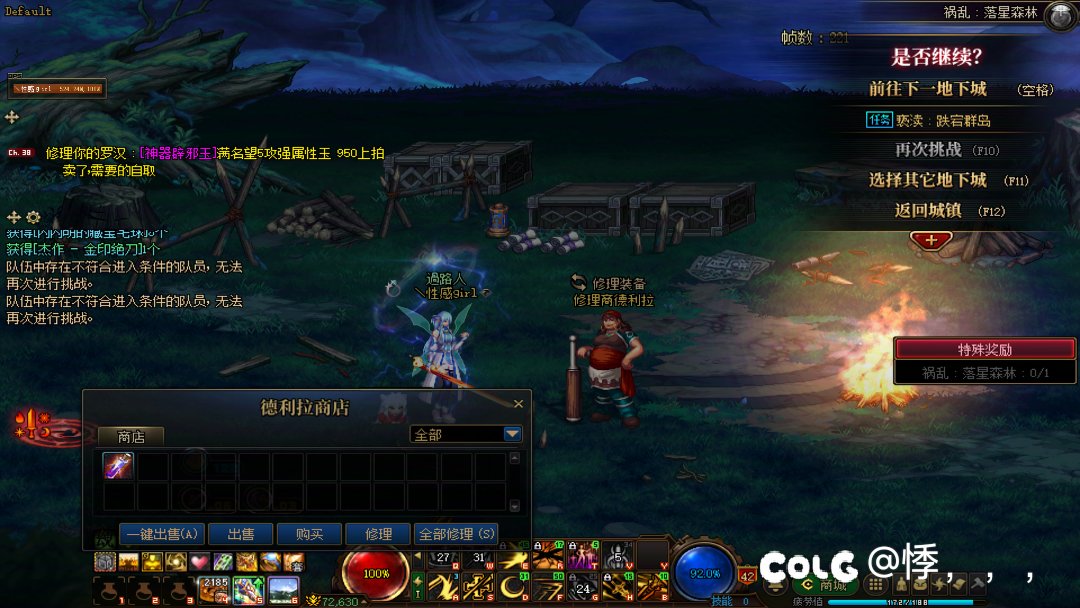The height and width of the screenshot is (608, 1080).
Task: Choose 选择其它地下城 option
Action: (x=927, y=181)
